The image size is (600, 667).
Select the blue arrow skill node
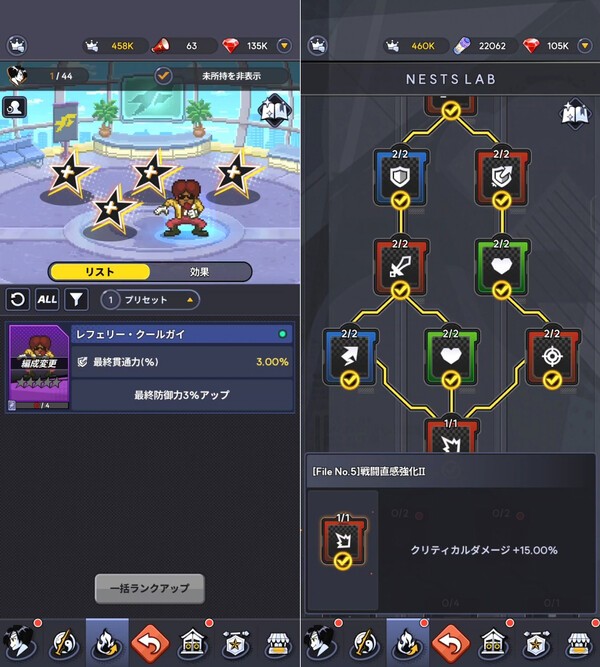coord(350,355)
